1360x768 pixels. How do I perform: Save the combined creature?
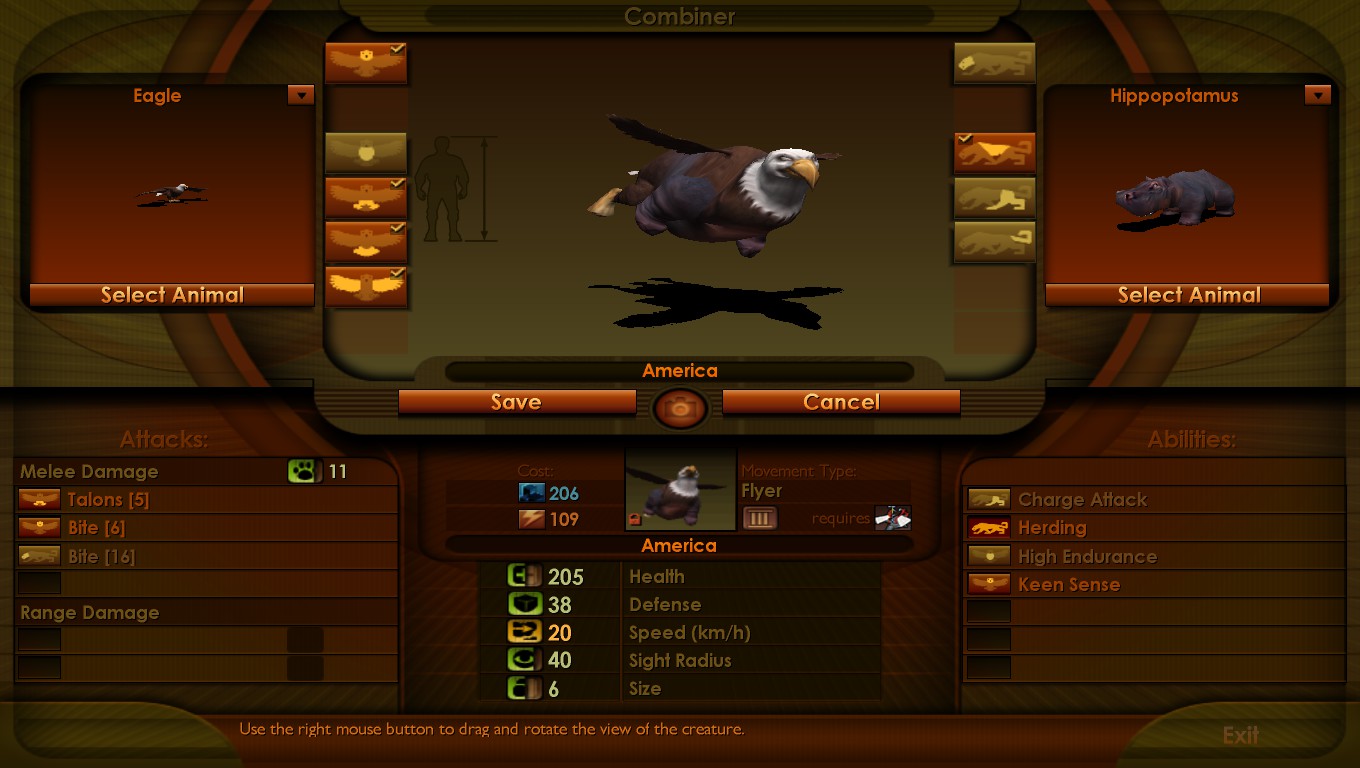pos(517,402)
